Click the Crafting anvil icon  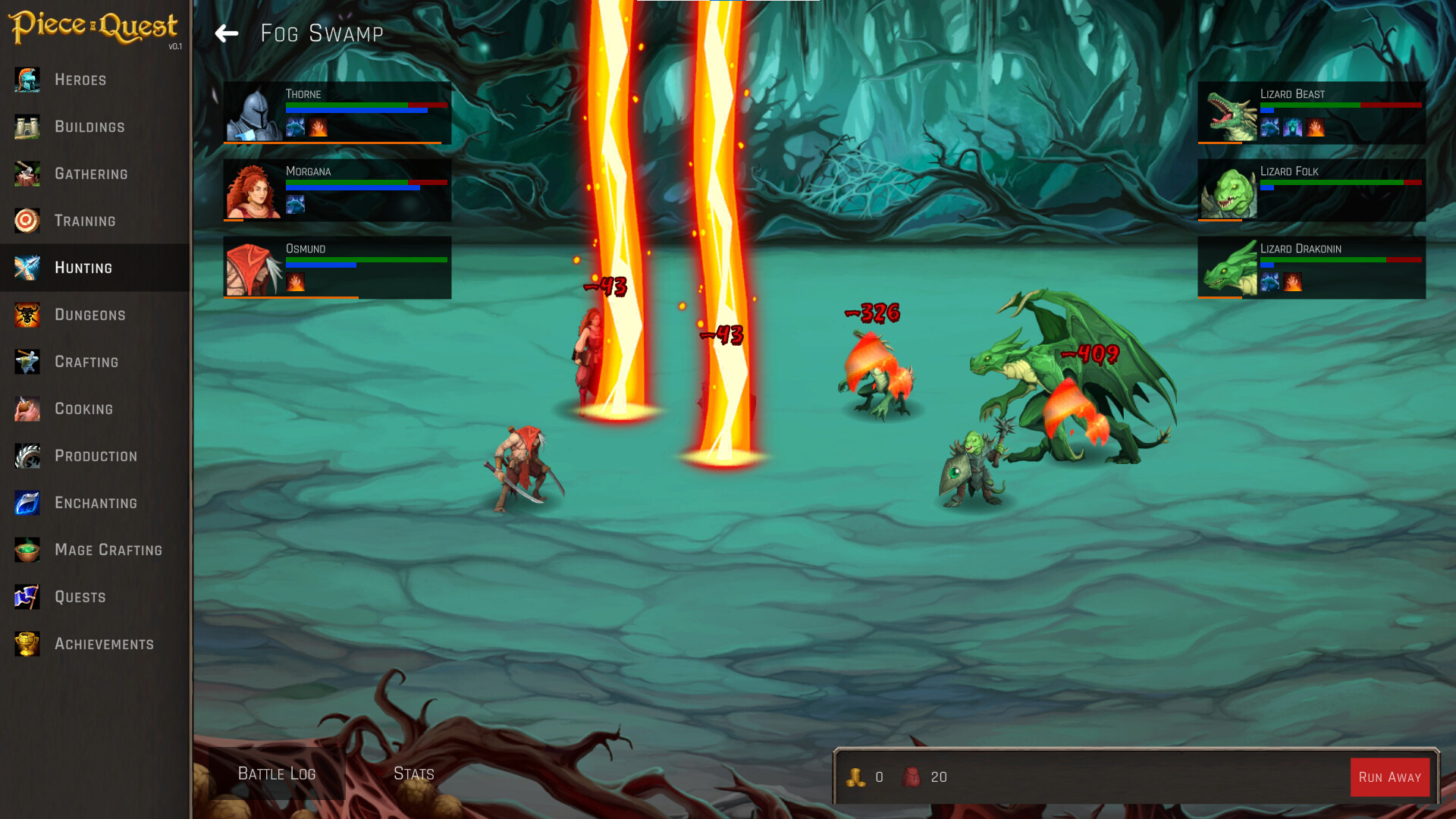pyautogui.click(x=27, y=362)
